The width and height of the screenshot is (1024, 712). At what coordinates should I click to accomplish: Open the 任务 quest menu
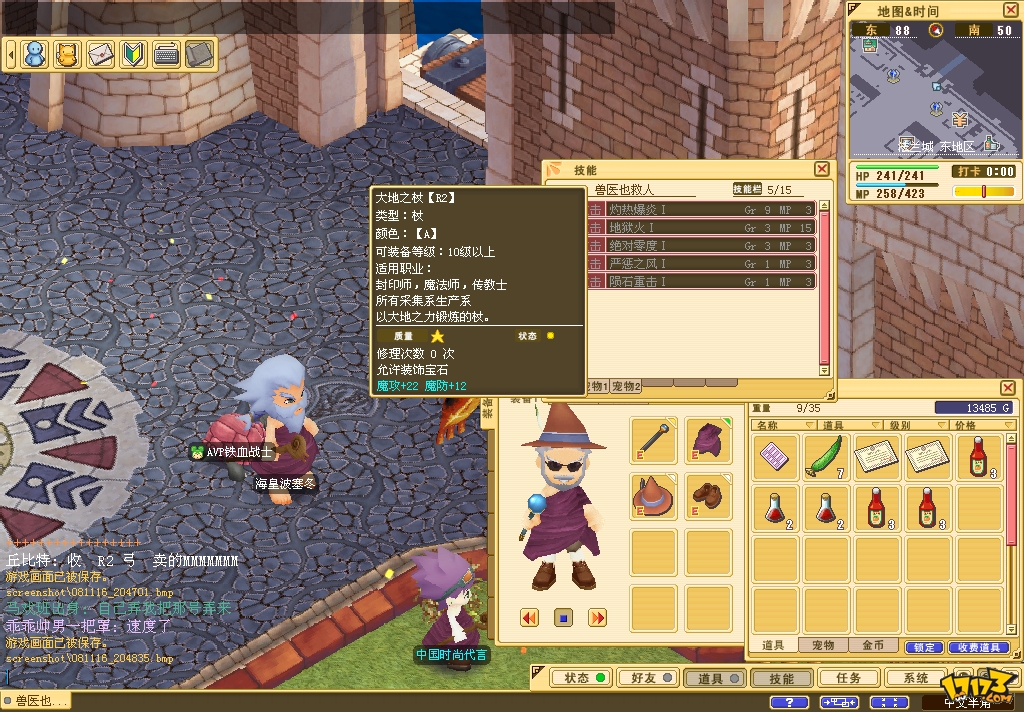click(x=848, y=678)
